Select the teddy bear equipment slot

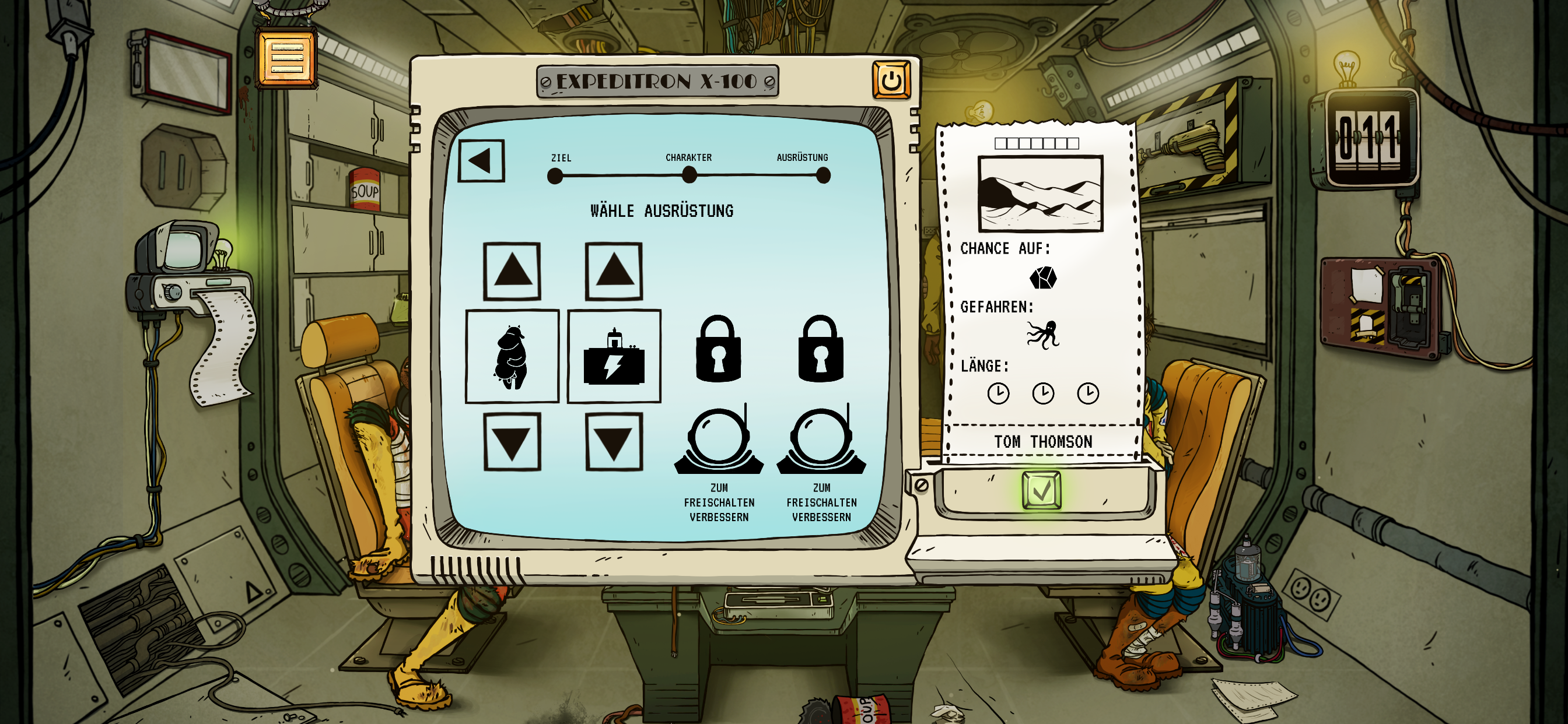point(512,357)
